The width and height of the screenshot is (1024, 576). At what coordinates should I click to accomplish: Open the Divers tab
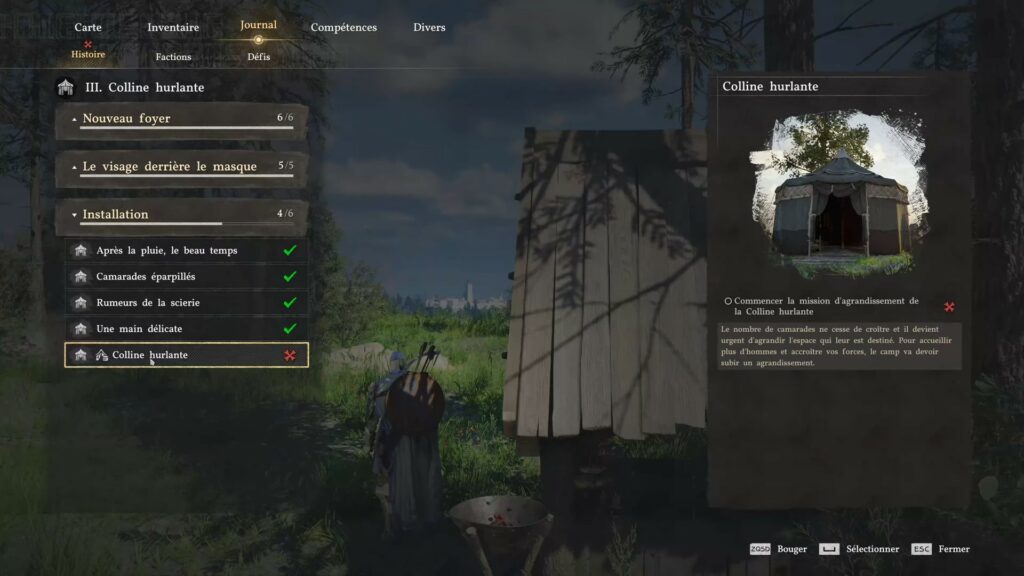pos(429,27)
